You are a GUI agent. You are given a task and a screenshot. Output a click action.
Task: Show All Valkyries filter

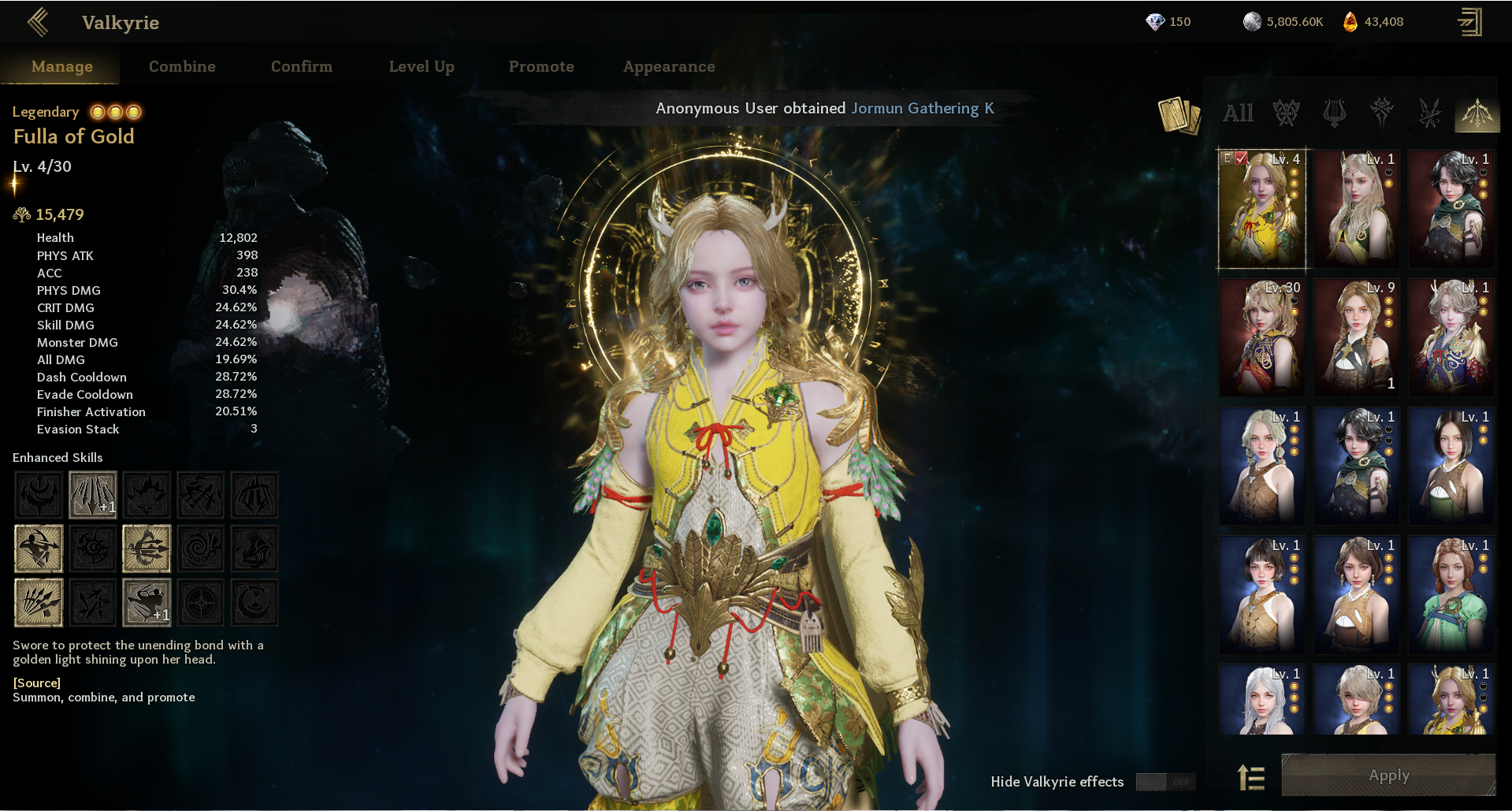pos(1238,113)
